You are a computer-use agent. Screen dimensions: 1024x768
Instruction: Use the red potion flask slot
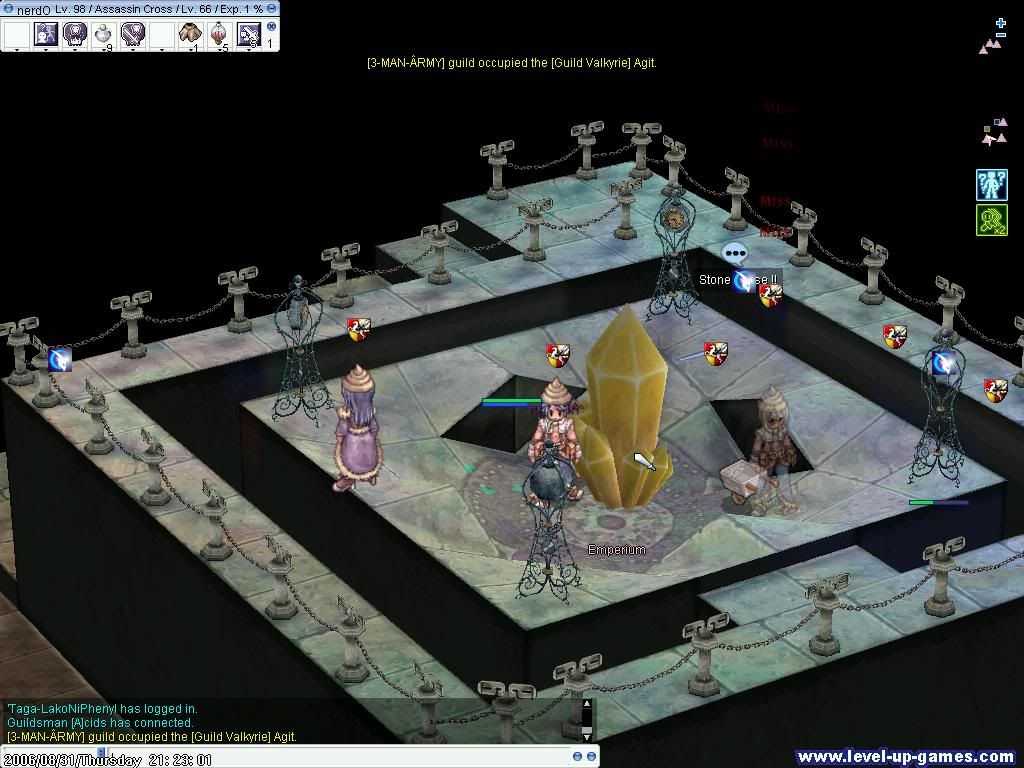(x=219, y=34)
